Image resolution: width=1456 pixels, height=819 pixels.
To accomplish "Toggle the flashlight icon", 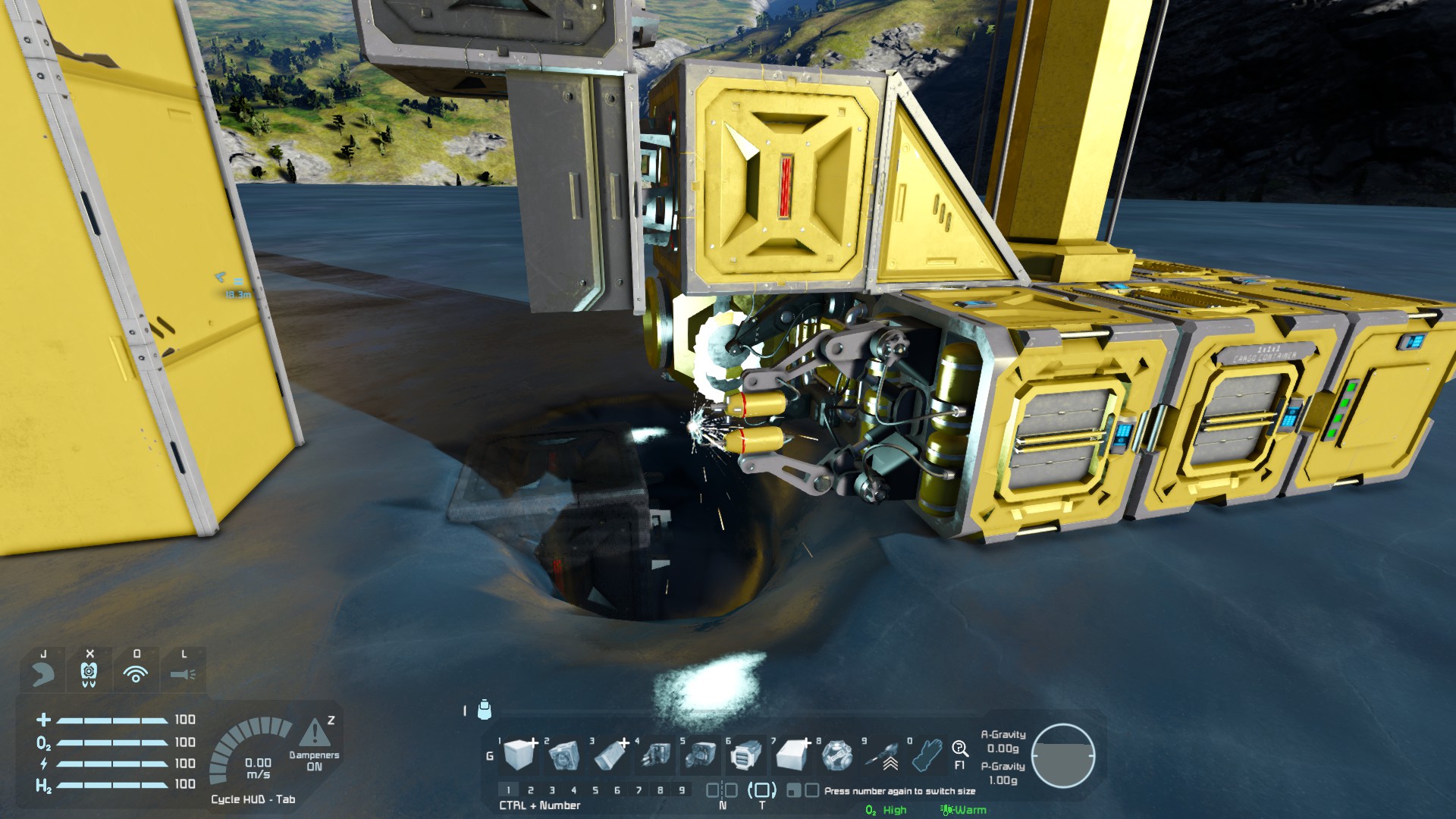I will click(x=183, y=673).
